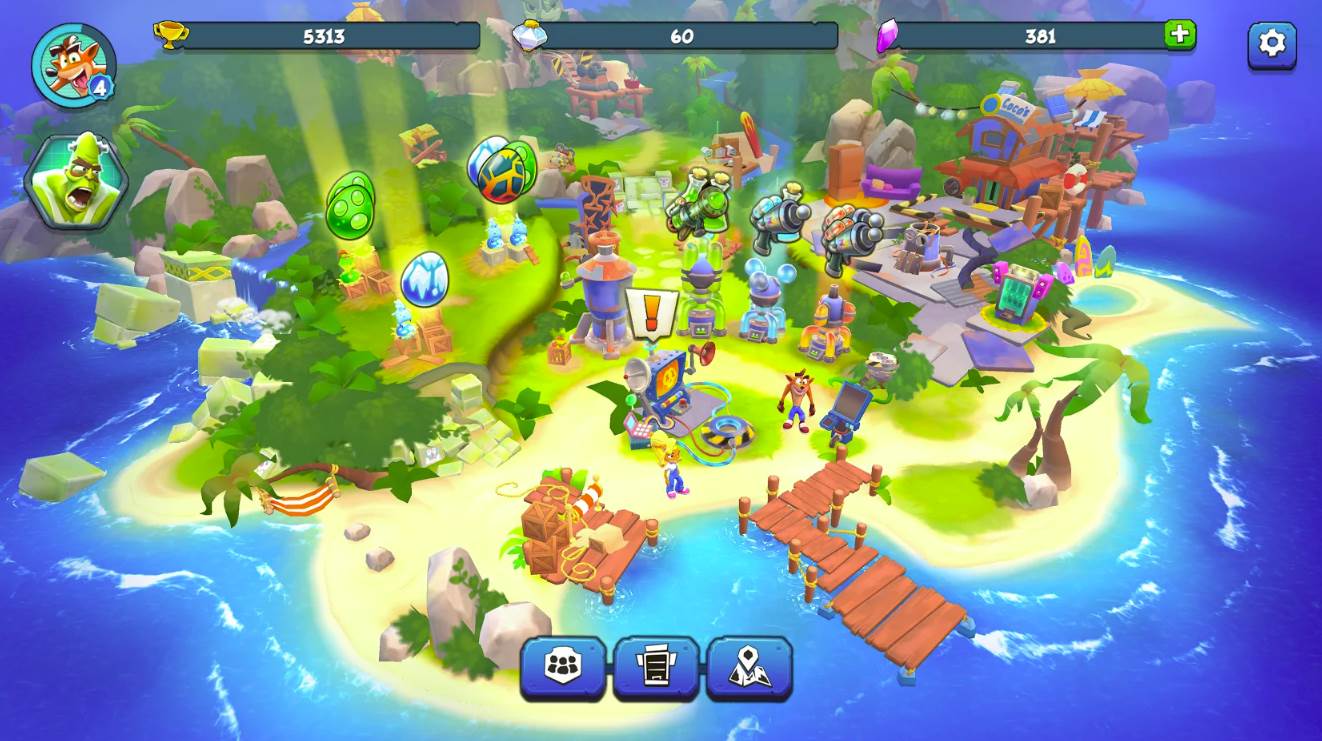Collect the green serum flasks
This screenshot has height=741, width=1322.
pos(698,205)
